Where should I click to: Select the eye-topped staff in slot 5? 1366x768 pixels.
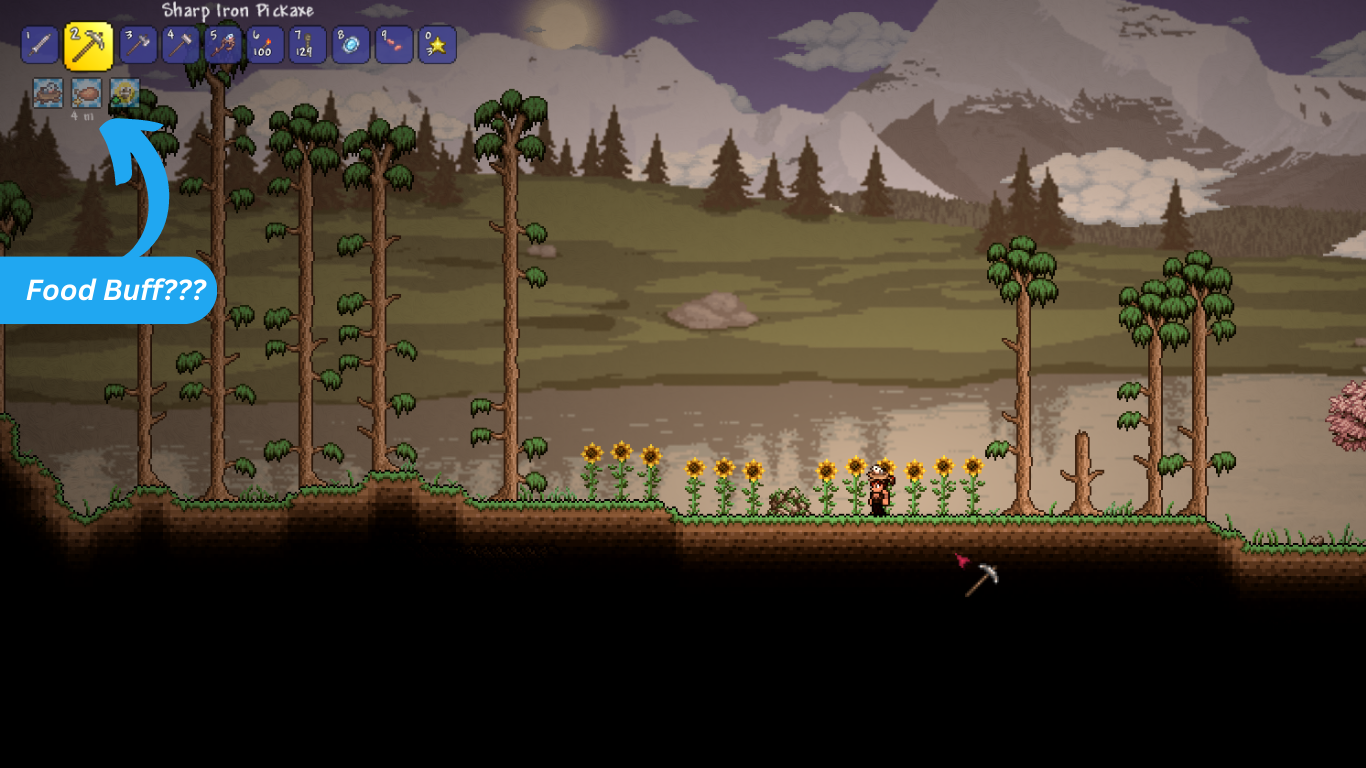[x=223, y=45]
